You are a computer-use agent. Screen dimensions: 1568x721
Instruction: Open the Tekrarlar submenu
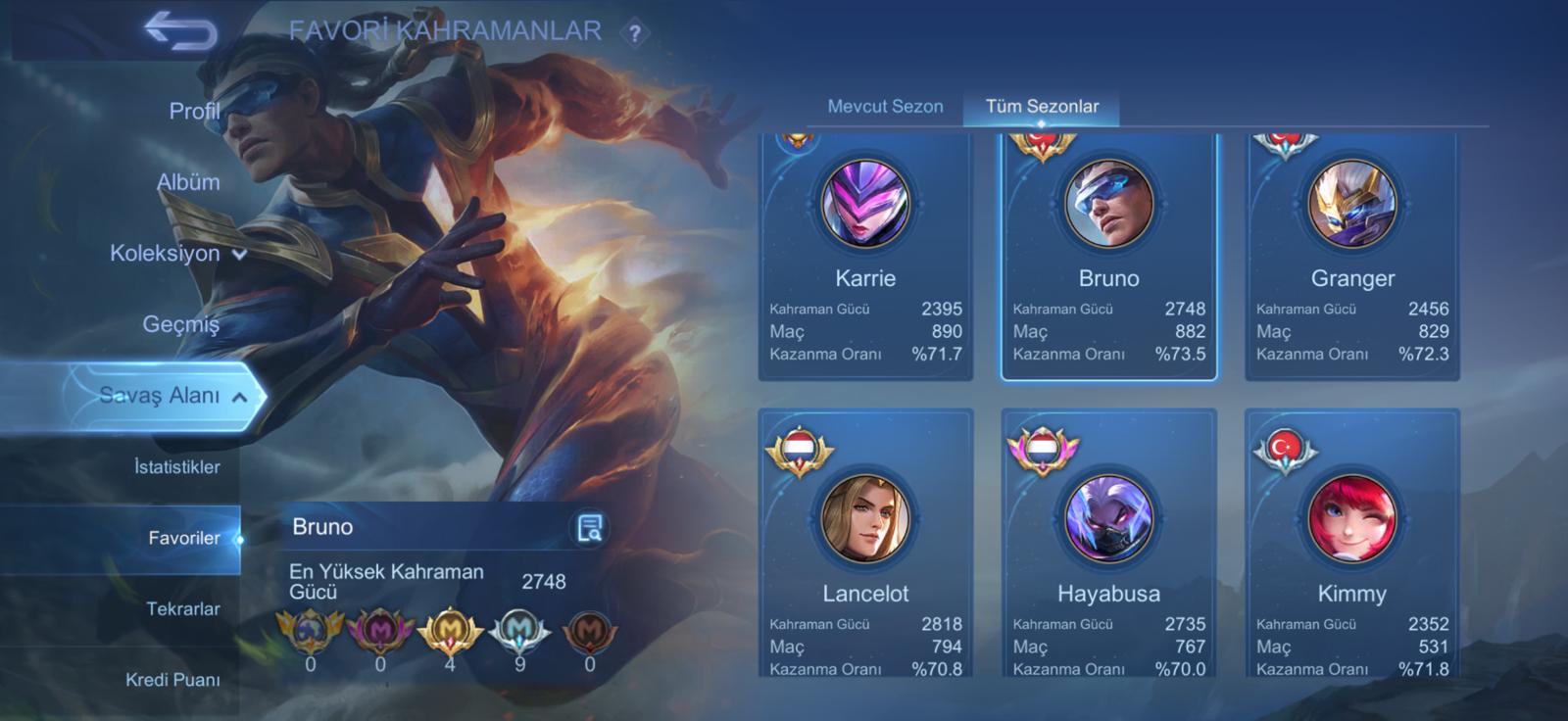click(x=182, y=609)
